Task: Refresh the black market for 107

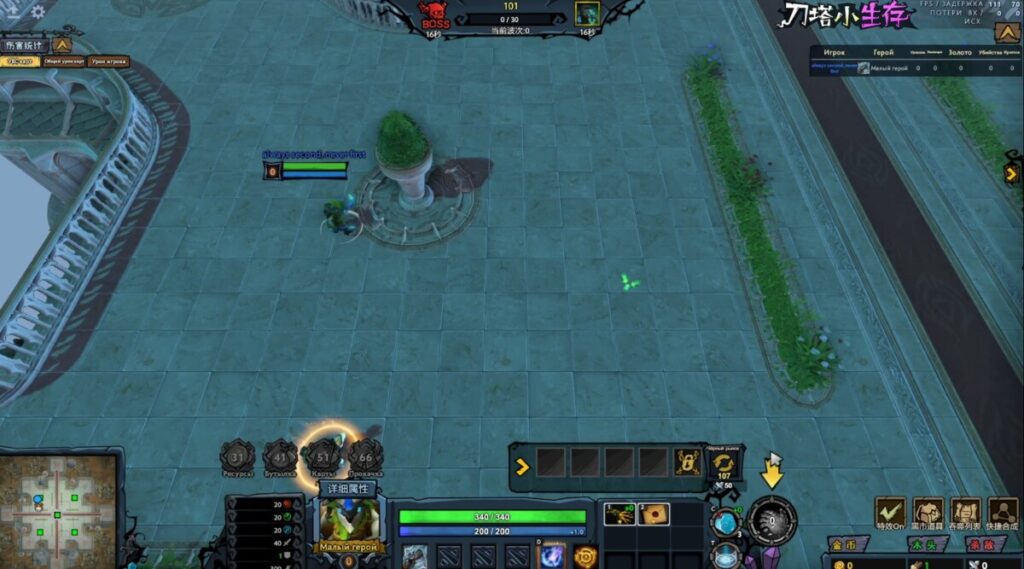Action: 723,464
